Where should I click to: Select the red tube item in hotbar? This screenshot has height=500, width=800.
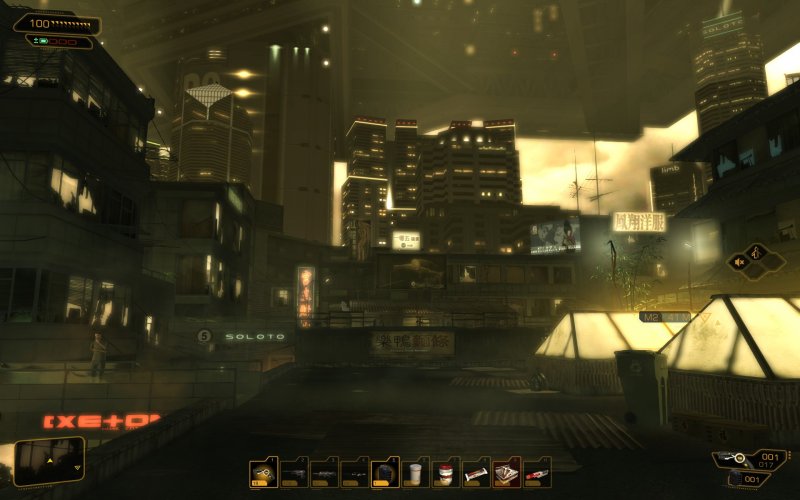tap(536, 472)
